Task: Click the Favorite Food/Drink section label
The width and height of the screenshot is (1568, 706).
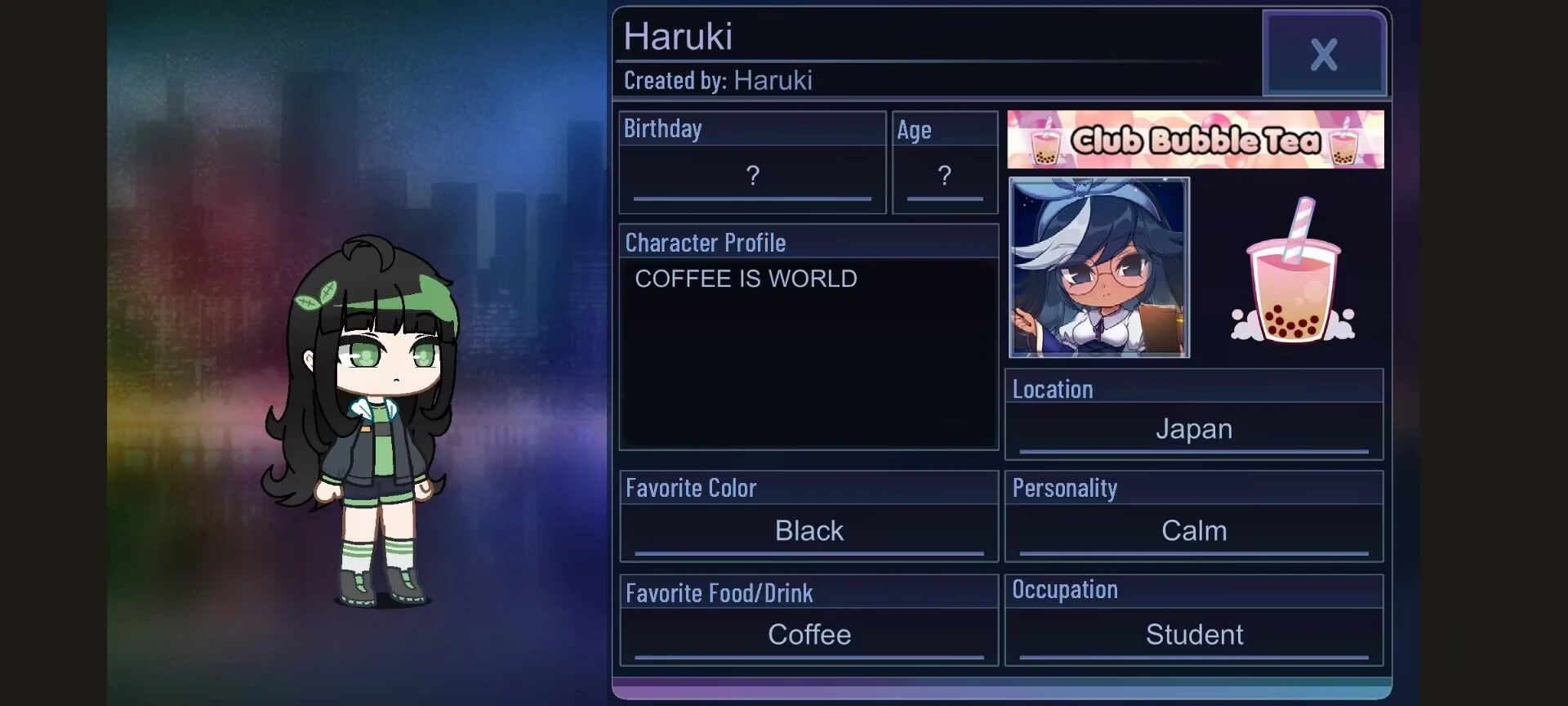Action: click(719, 592)
